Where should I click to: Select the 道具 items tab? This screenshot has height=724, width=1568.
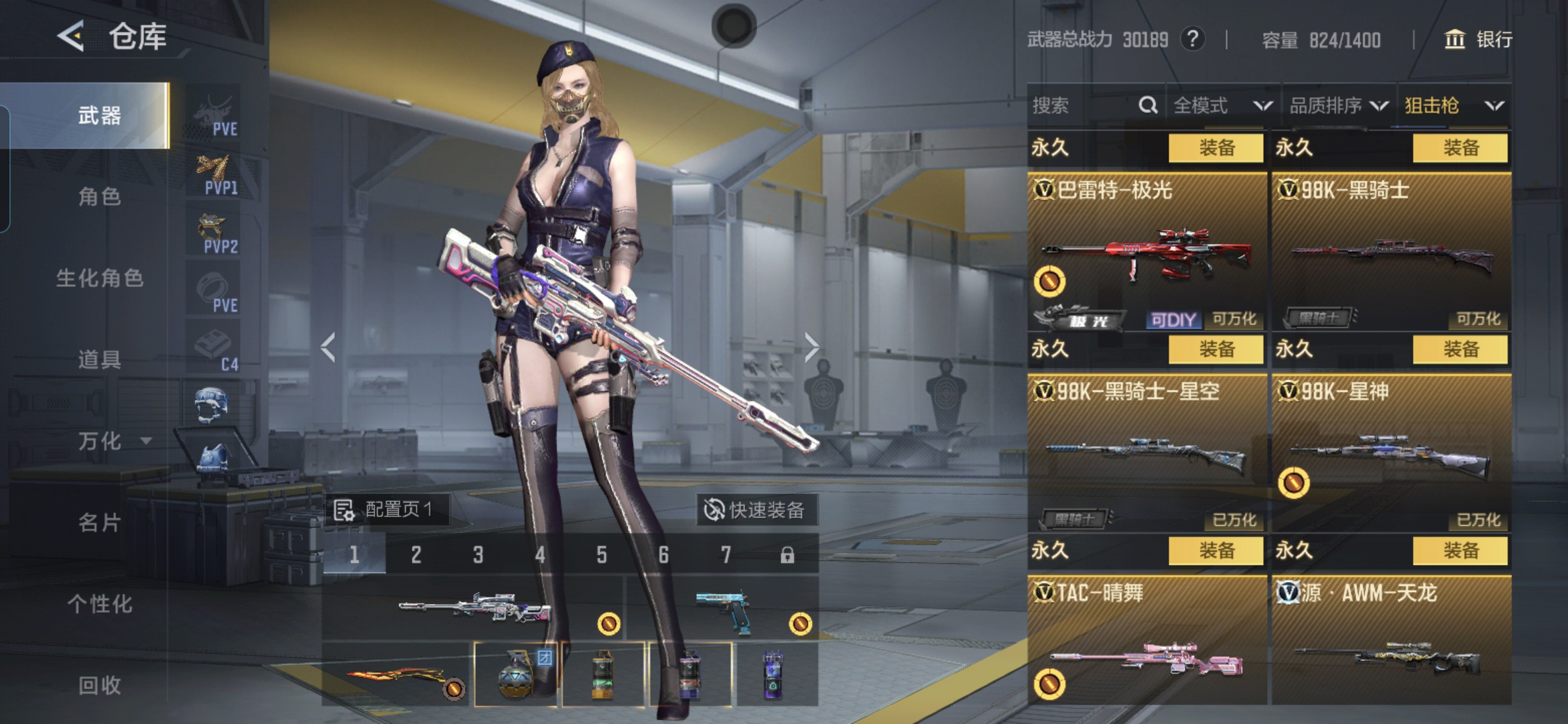[99, 359]
